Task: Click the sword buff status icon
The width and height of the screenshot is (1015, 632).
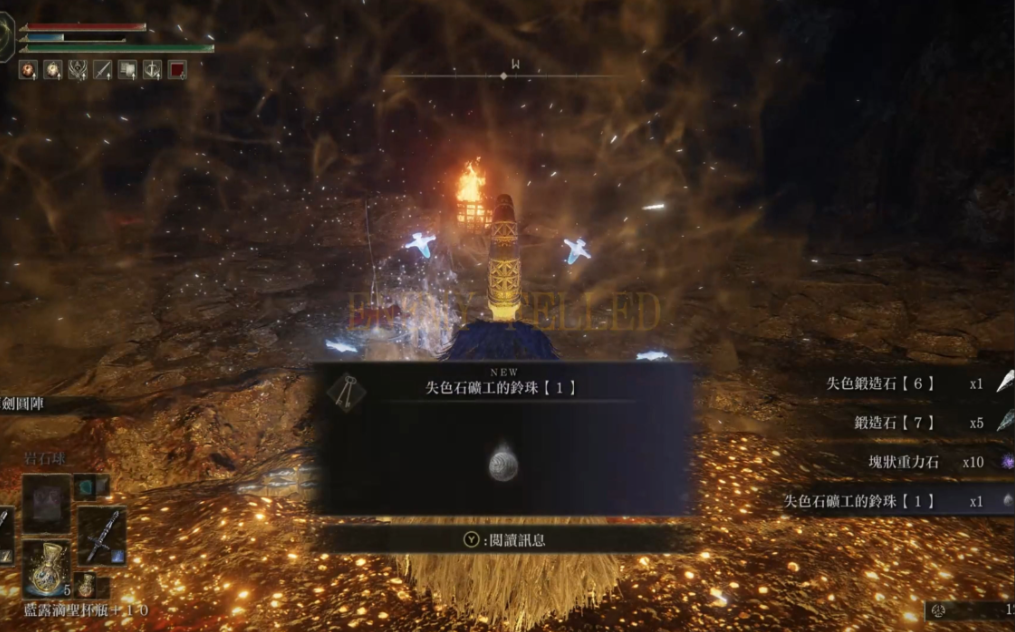Action: coord(102,70)
